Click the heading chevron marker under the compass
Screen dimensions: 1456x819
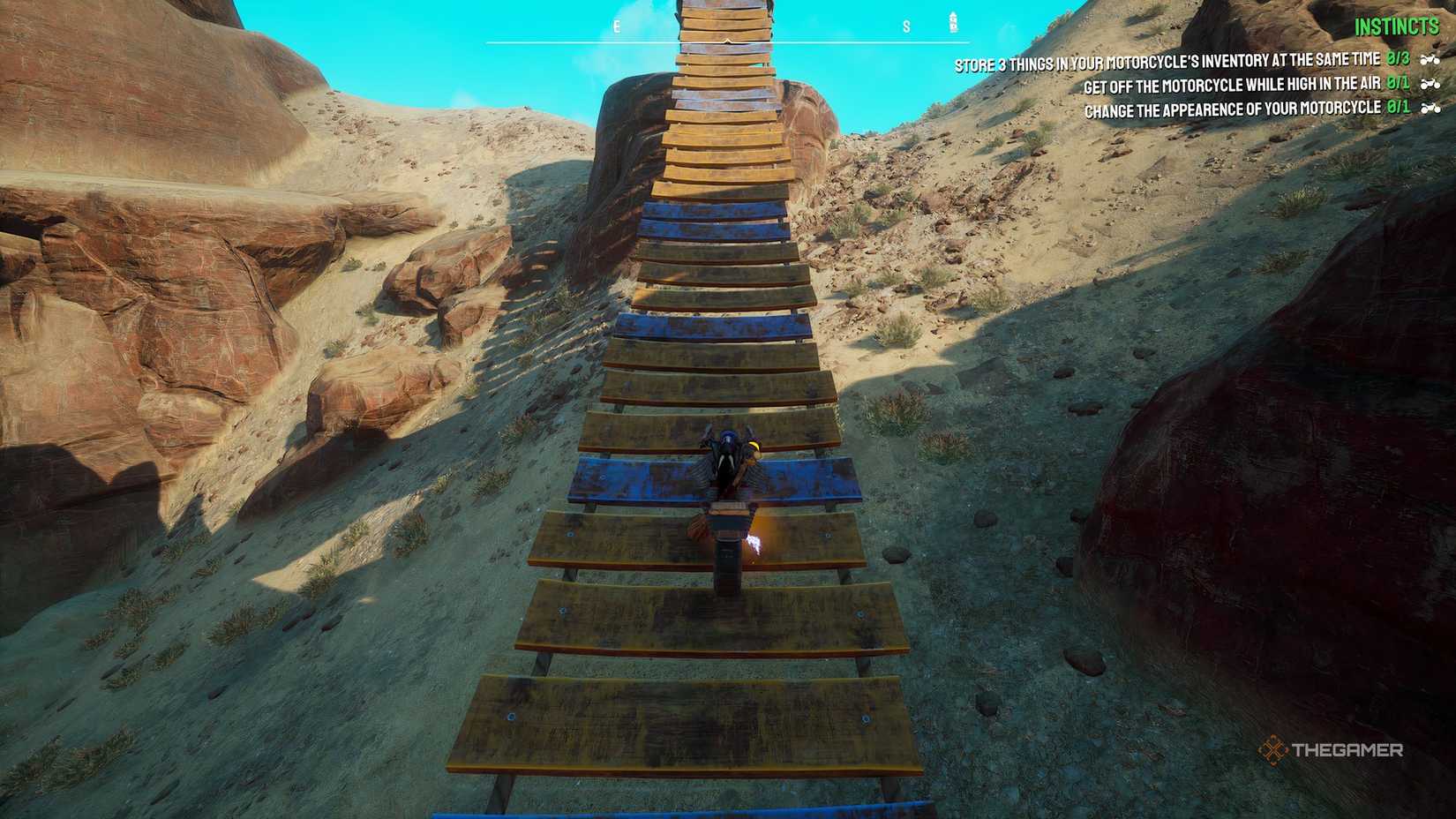click(x=728, y=41)
